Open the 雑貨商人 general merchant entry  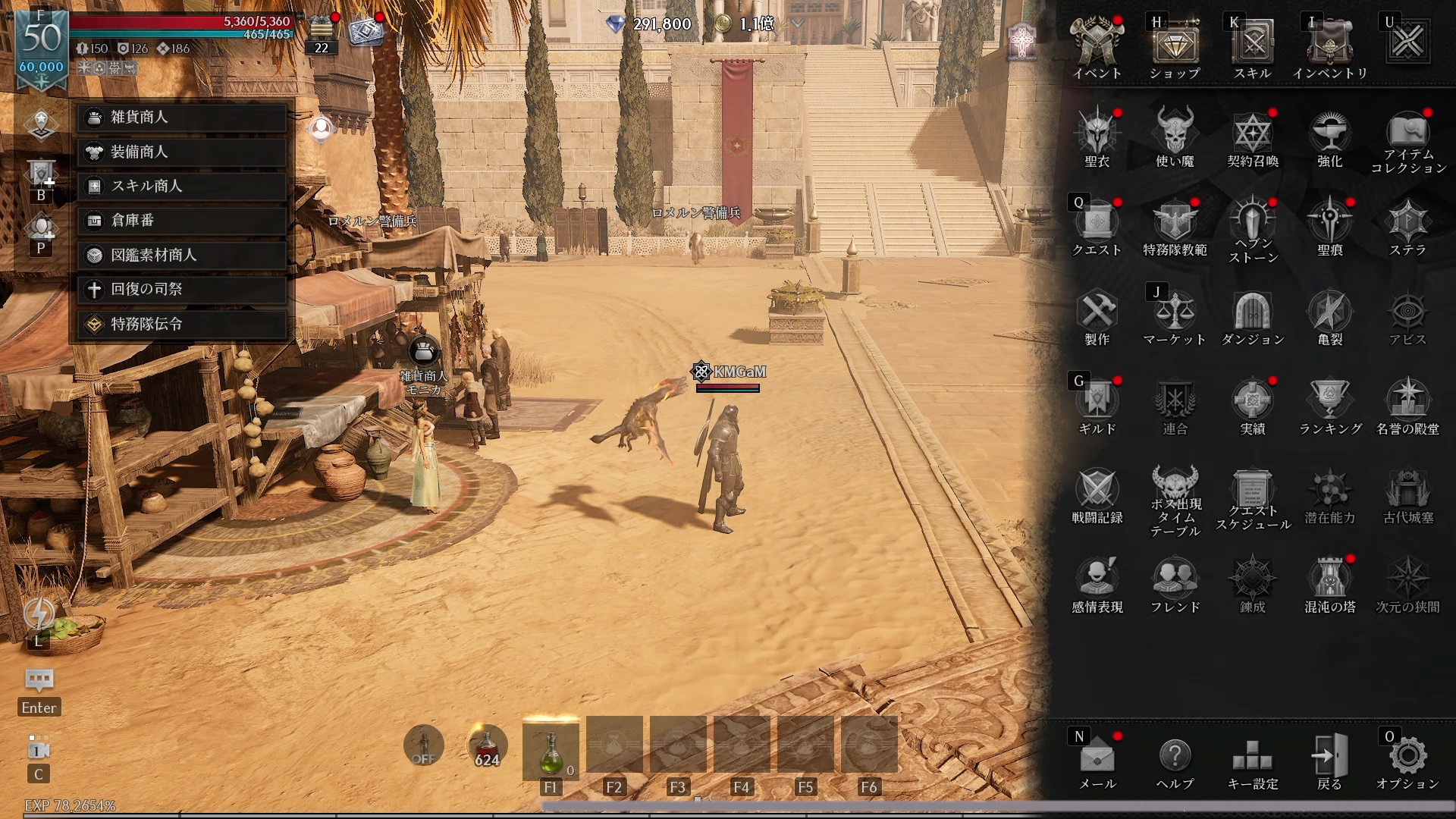pos(182,118)
